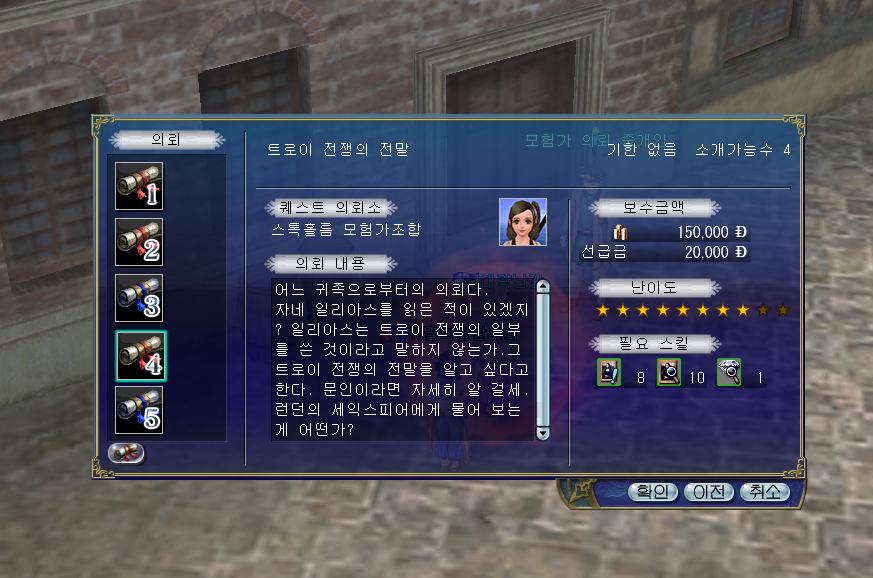This screenshot has height=578, width=873.
Task: Select the second required skill icon
Action: (x=668, y=373)
